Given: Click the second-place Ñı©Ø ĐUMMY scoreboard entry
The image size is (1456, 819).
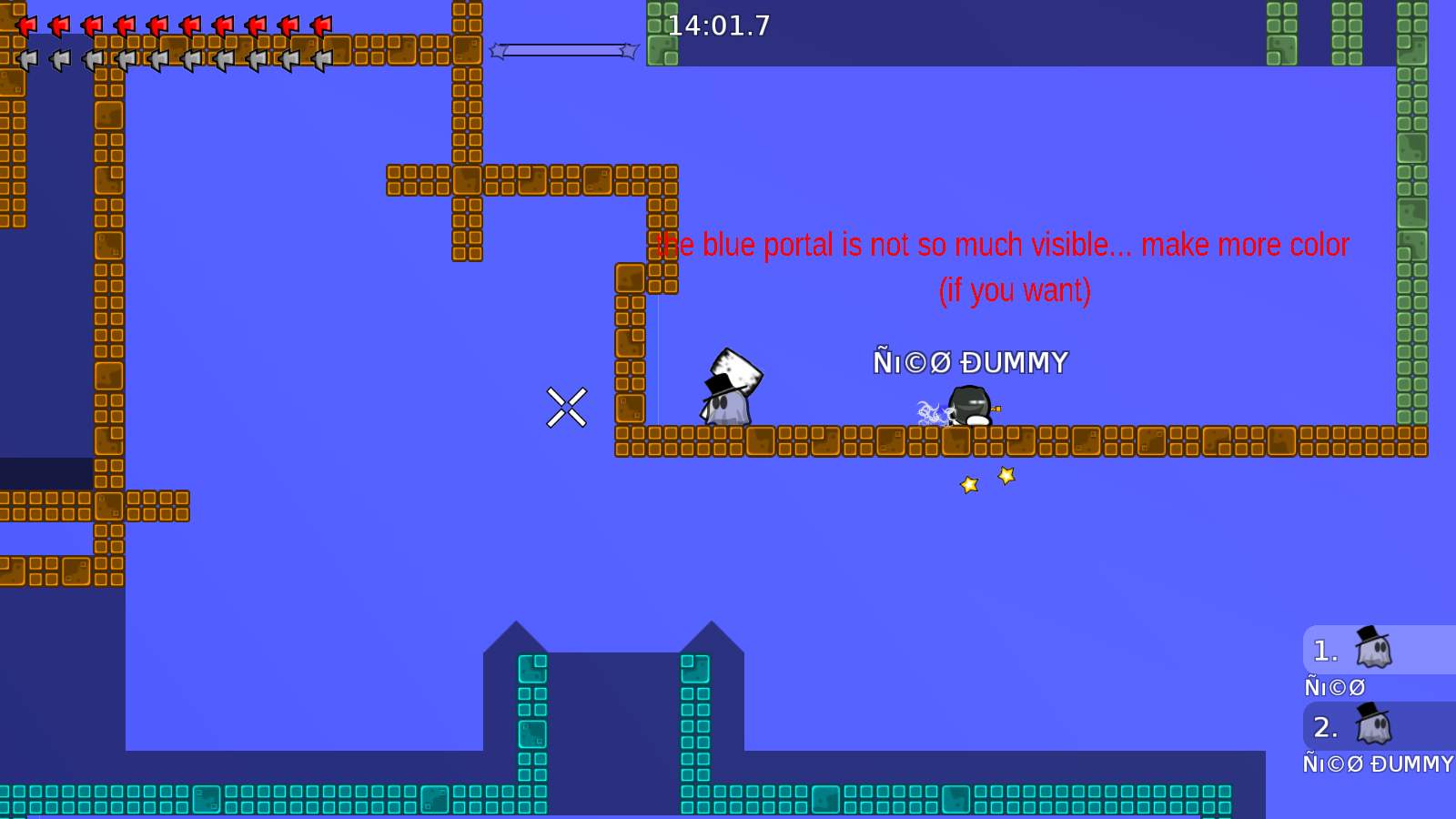Looking at the screenshot, I should 1379,763.
